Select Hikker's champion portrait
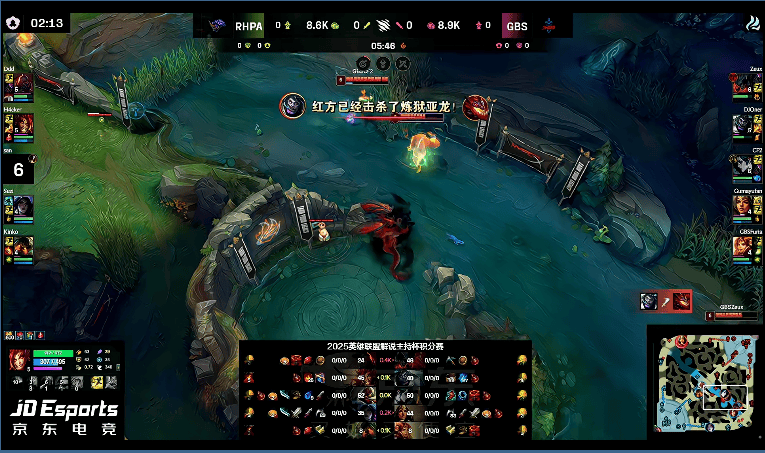 click(21, 124)
